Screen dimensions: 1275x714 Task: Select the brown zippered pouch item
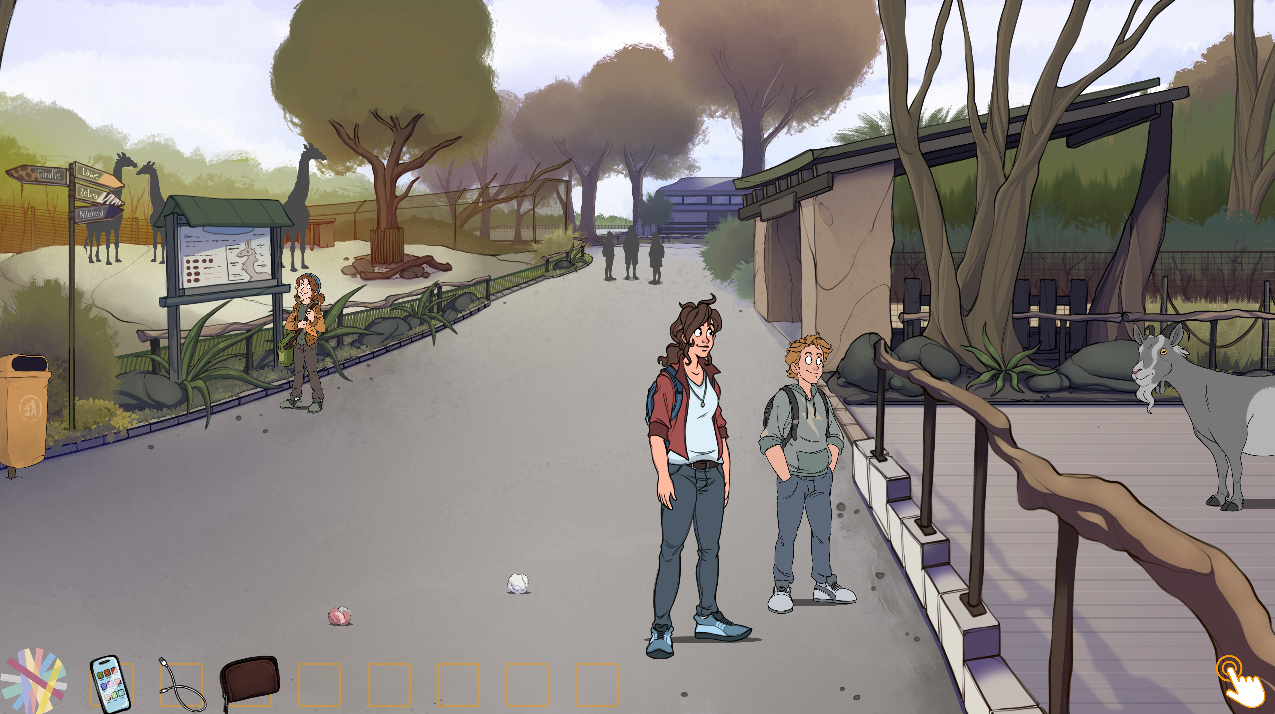(249, 684)
